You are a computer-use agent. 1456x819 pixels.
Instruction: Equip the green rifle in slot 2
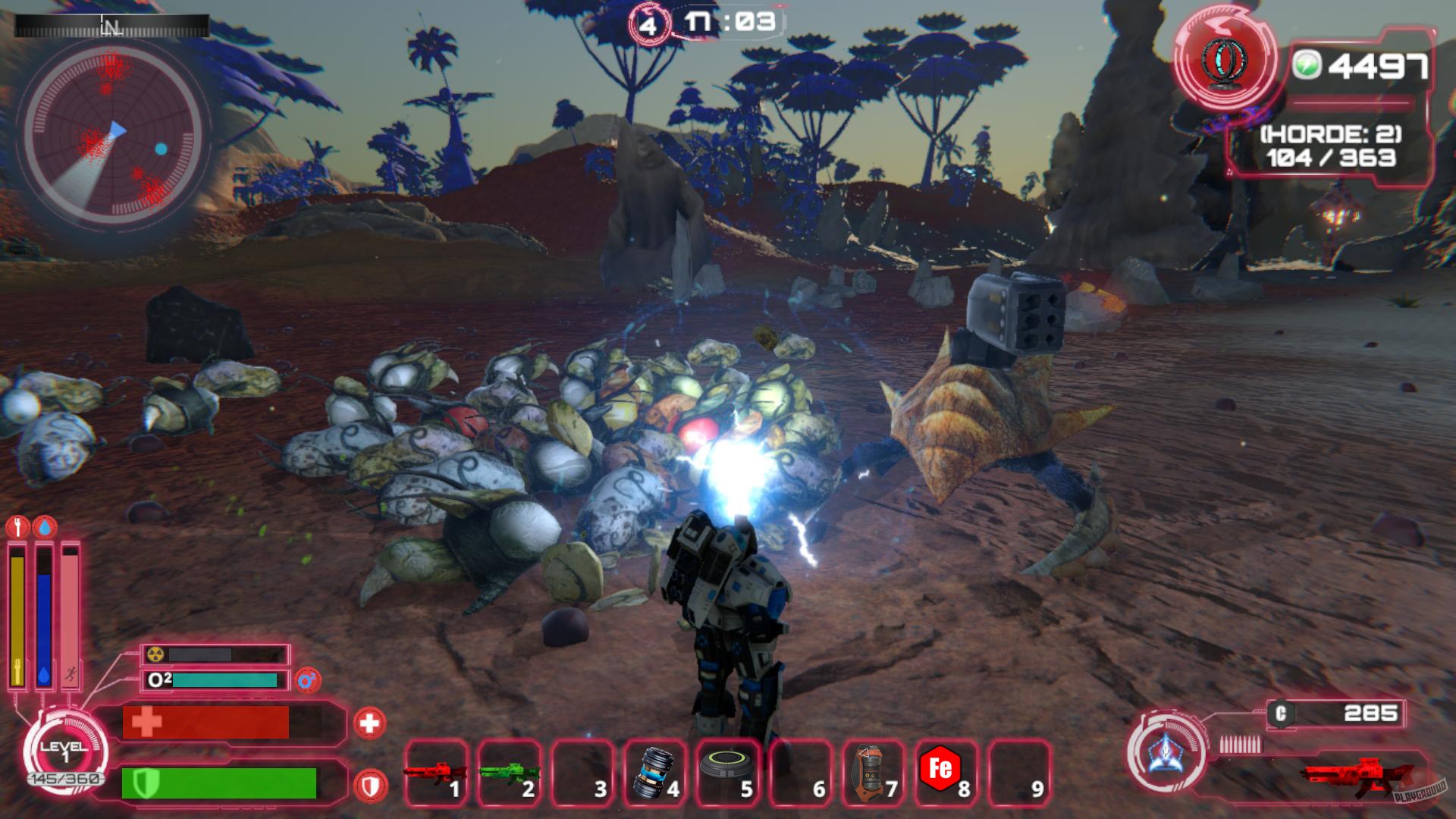click(508, 773)
